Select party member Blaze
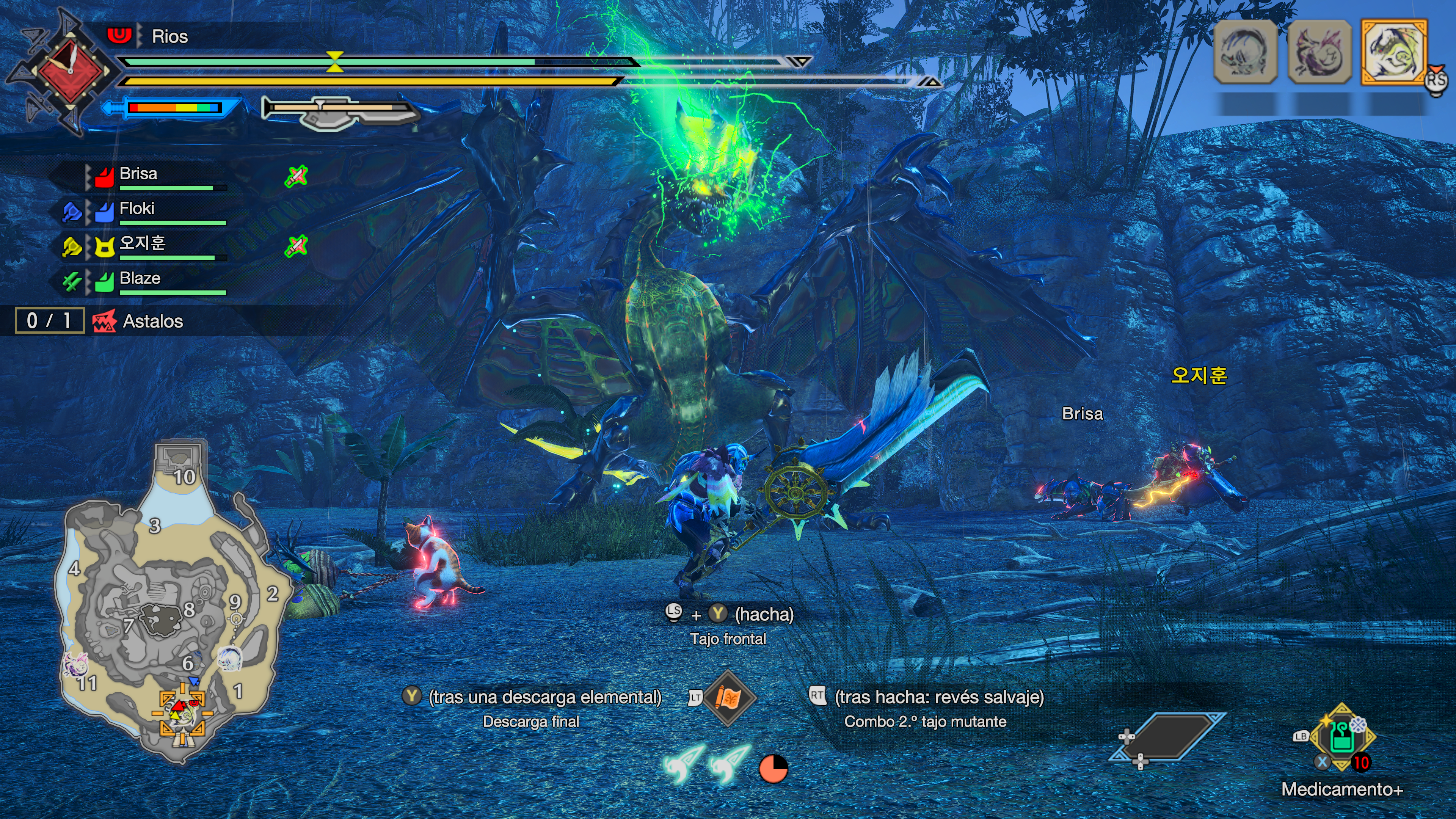This screenshot has height=819, width=1456. (x=140, y=279)
